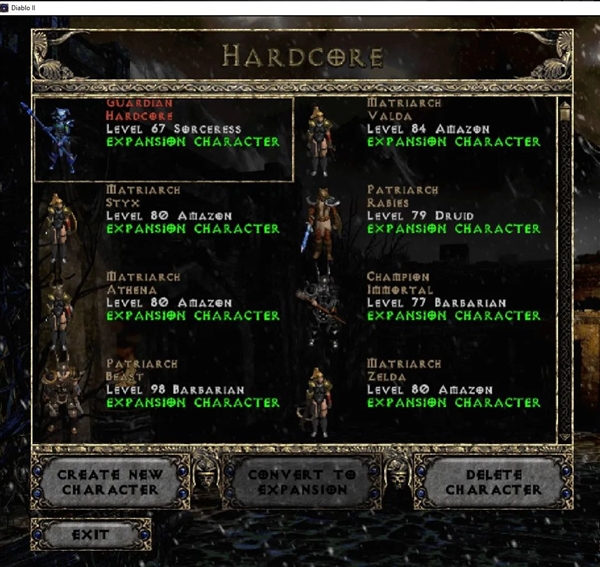
Task: Exit the character selection screen
Action: (90, 534)
